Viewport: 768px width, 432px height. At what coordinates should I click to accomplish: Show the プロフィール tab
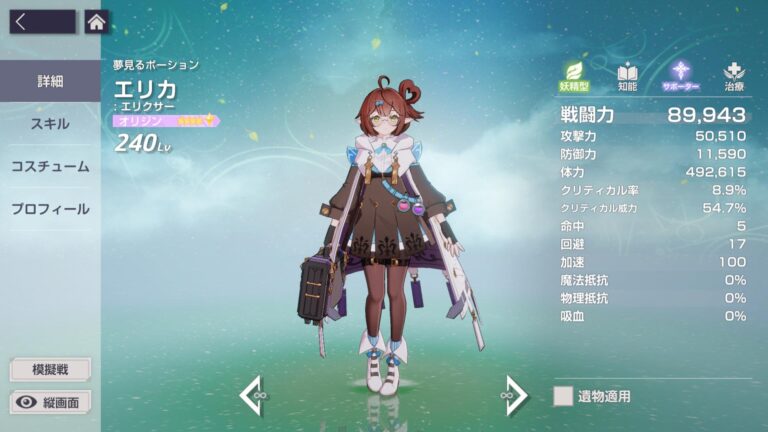coord(50,209)
